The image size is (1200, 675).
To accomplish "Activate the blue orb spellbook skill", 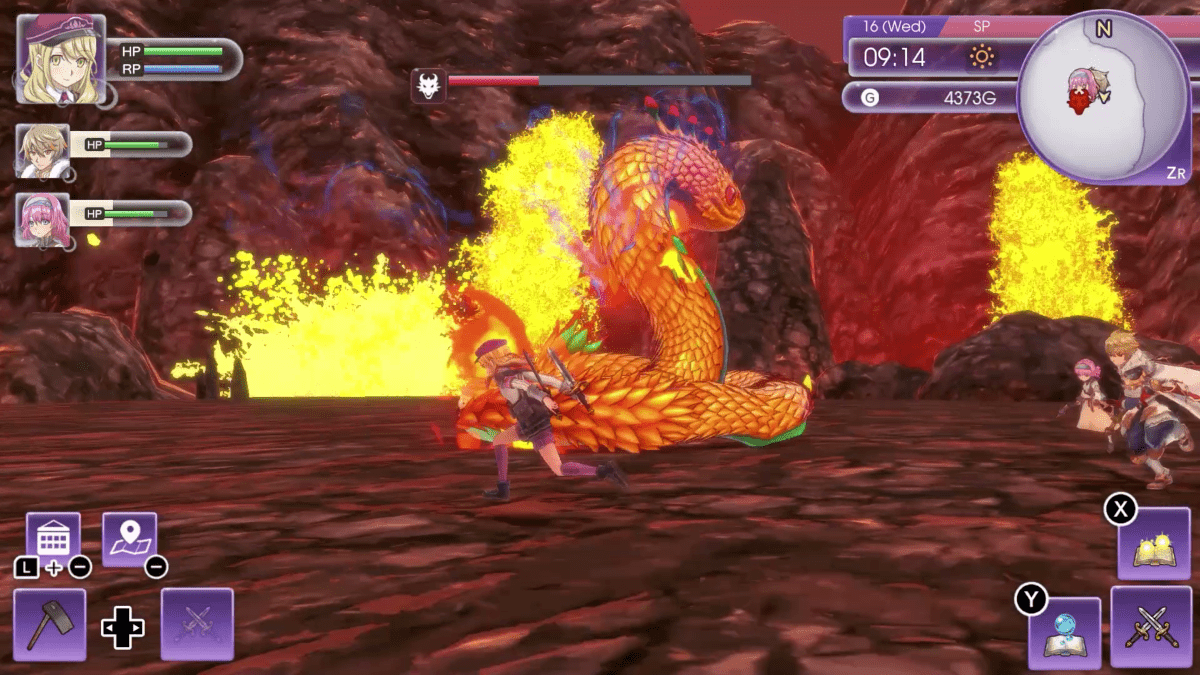I will [1064, 633].
